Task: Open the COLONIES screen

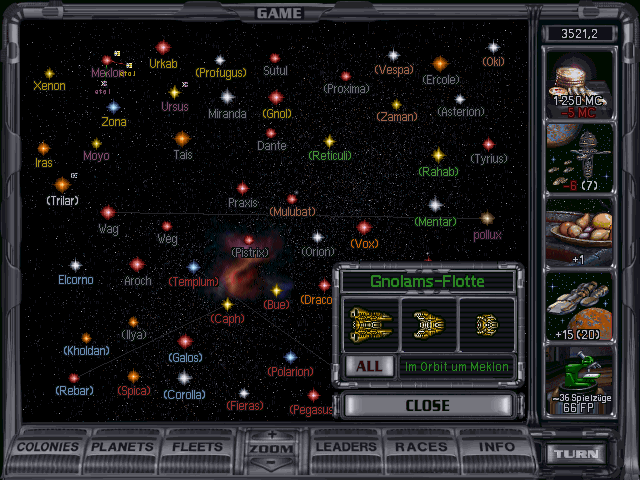Action: (x=49, y=447)
